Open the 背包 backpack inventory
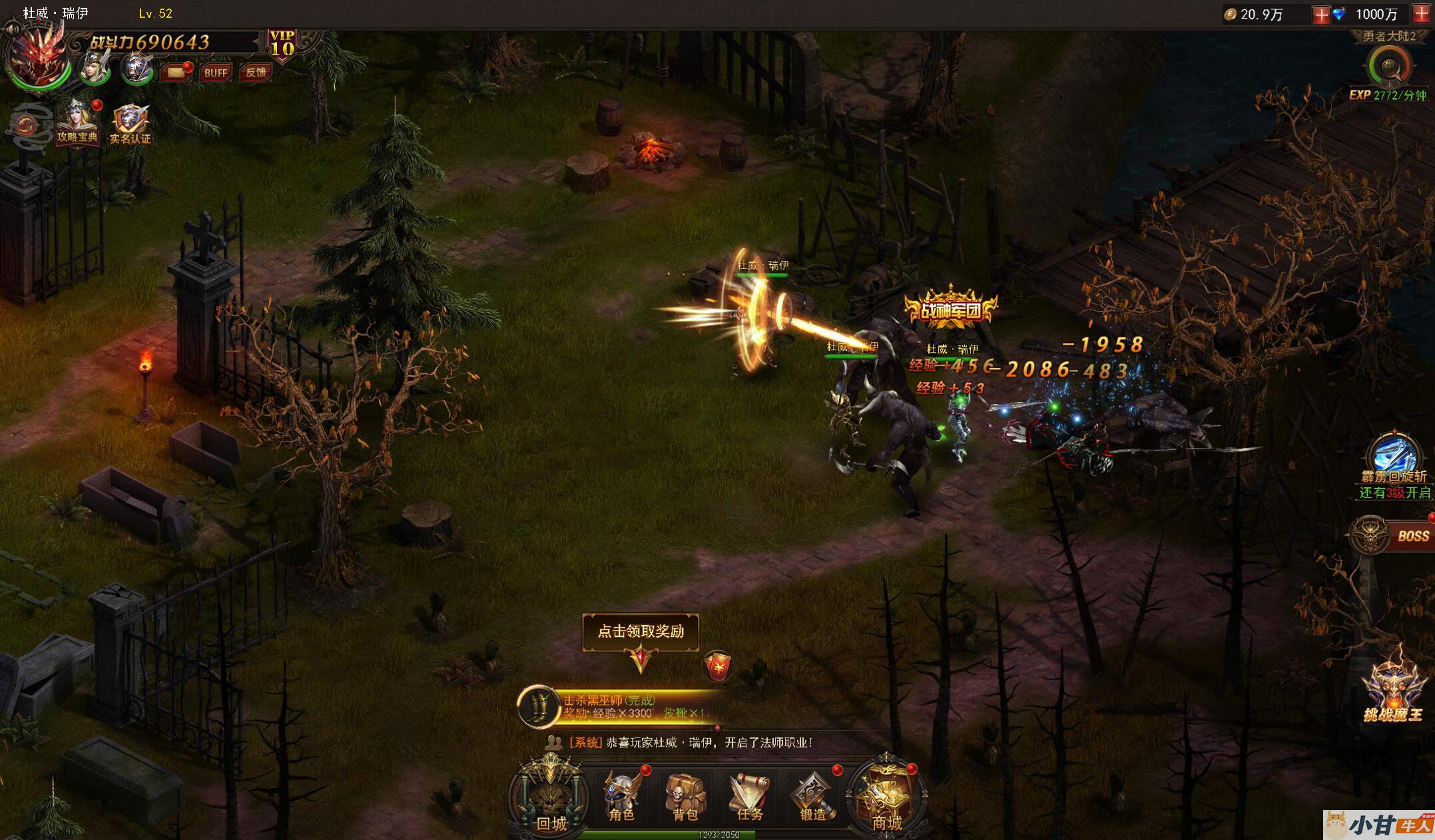Image resolution: width=1435 pixels, height=840 pixels. pyautogui.click(x=685, y=796)
